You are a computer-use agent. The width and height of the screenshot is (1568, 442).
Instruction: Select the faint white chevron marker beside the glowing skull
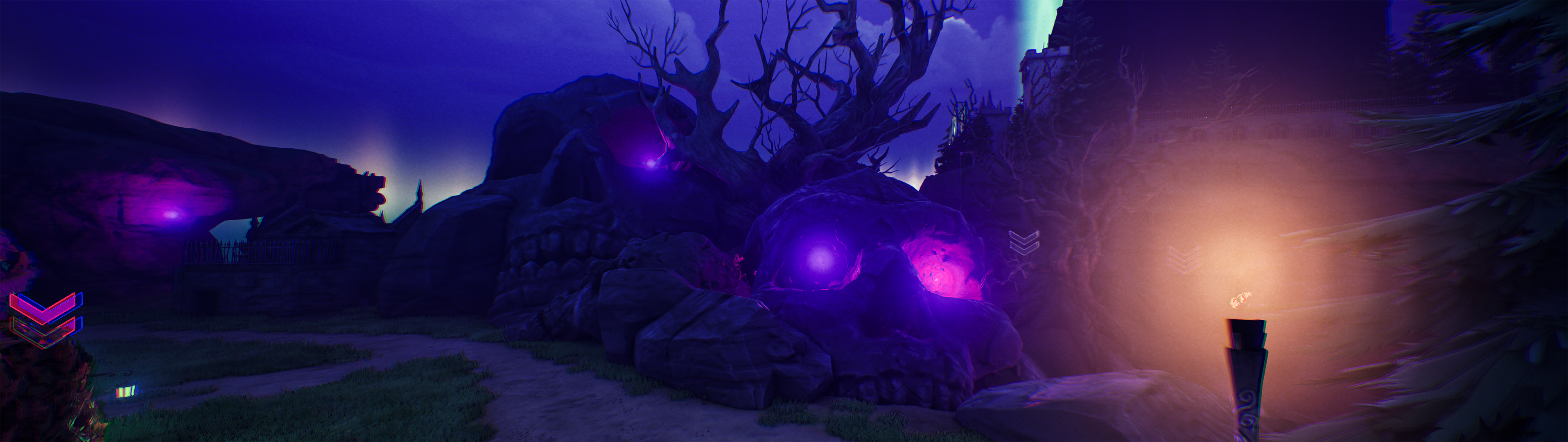pyautogui.click(x=1024, y=242)
